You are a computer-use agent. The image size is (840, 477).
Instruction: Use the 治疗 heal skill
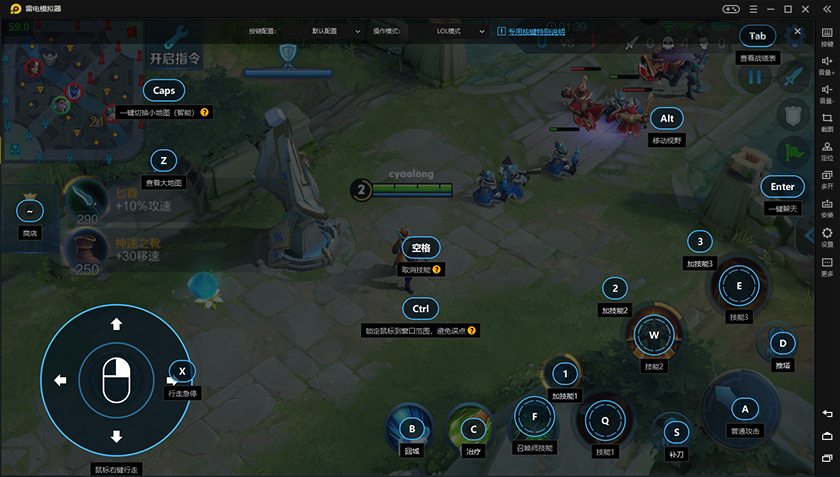point(472,429)
